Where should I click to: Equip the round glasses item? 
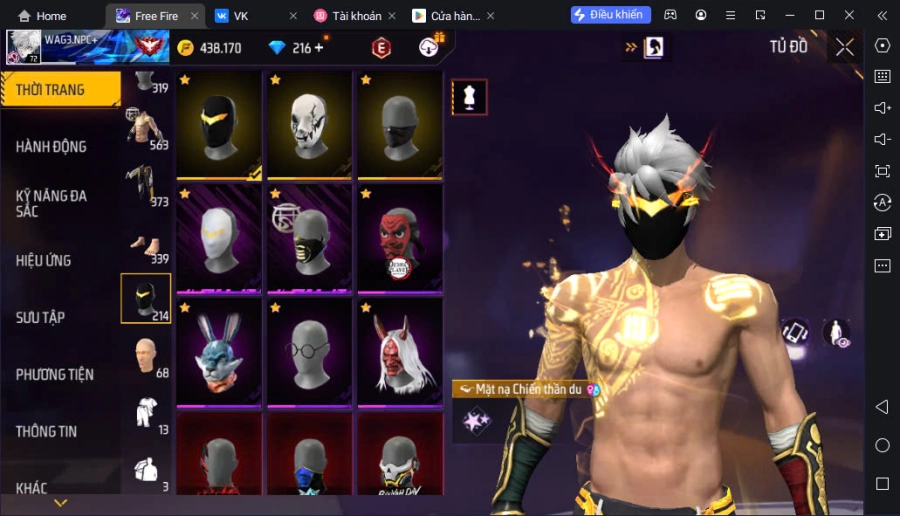pos(309,352)
